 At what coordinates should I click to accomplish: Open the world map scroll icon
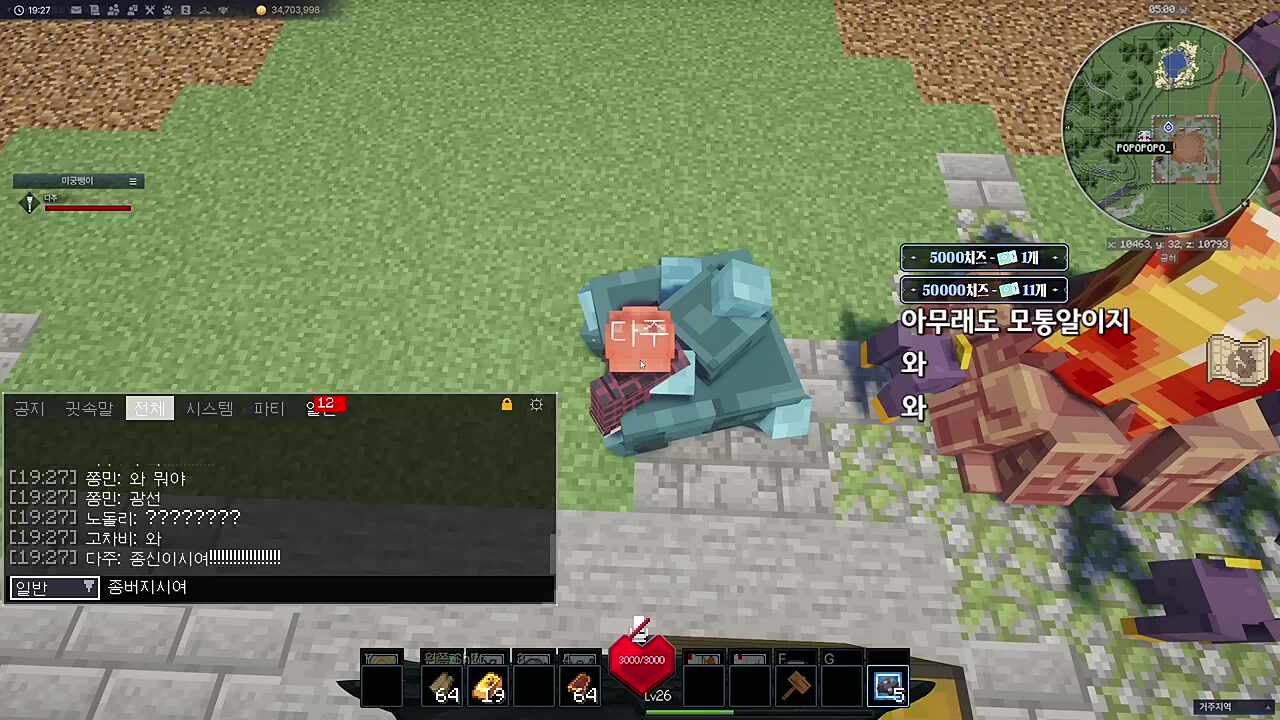point(1238,358)
